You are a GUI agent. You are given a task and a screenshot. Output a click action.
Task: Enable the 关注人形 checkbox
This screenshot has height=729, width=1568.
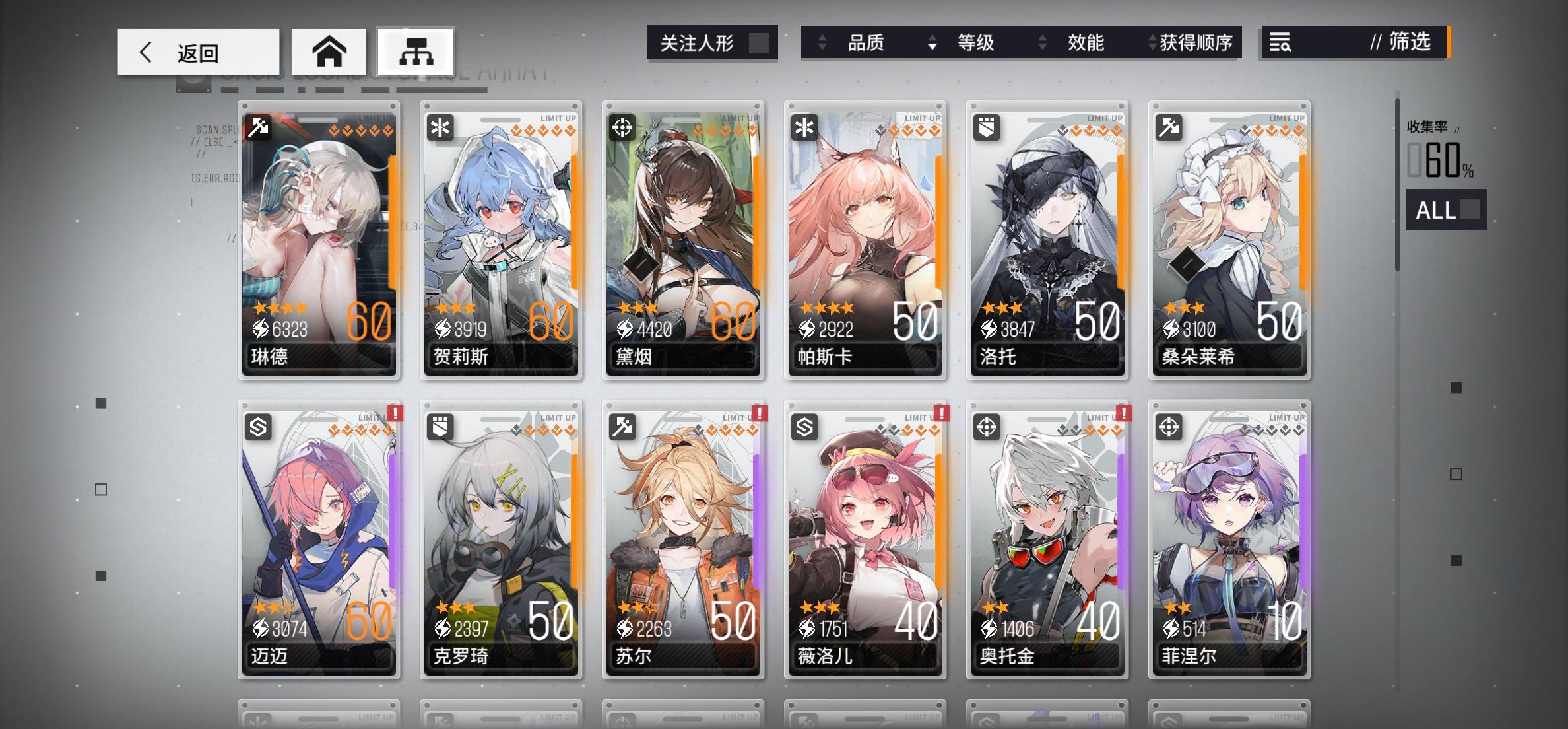763,42
